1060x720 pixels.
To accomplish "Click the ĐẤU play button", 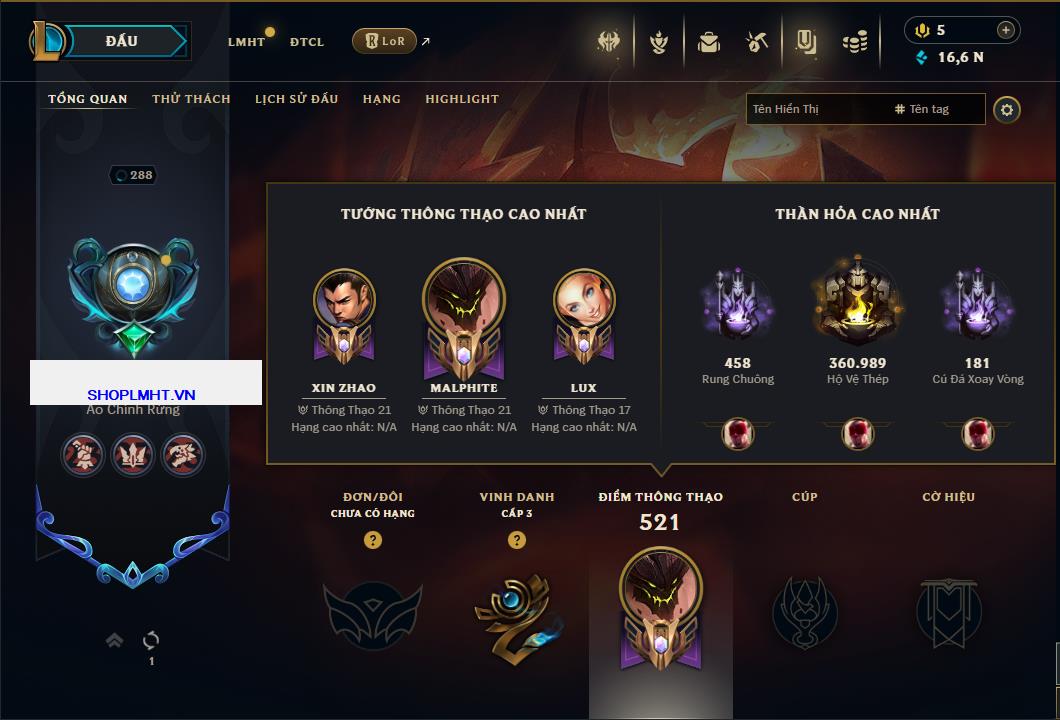I will 122,41.
